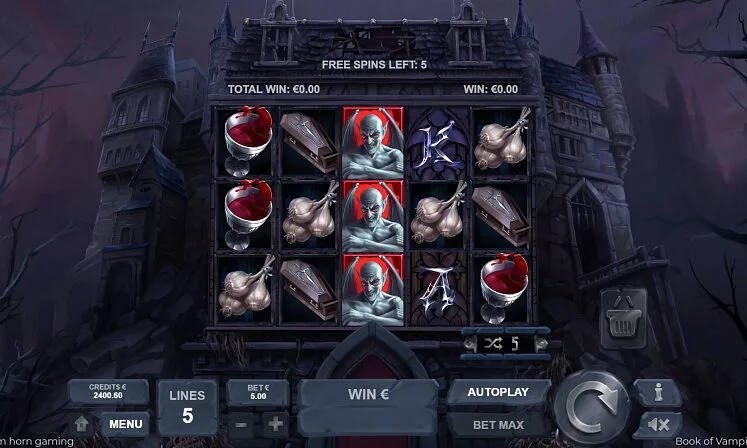Change the number of LINES
Image resolution: width=747 pixels, height=448 pixels.
point(187,405)
